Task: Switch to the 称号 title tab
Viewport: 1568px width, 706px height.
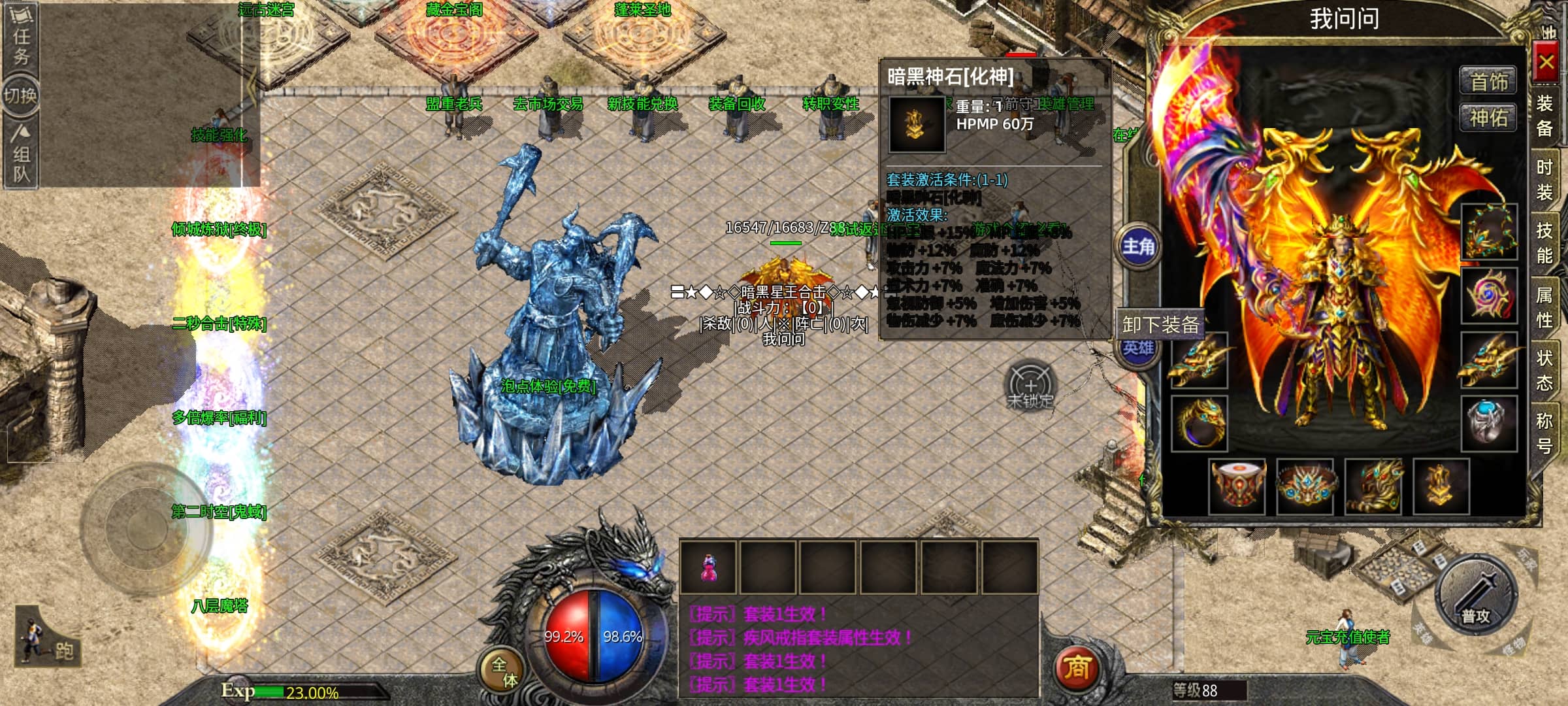Action: click(1544, 433)
